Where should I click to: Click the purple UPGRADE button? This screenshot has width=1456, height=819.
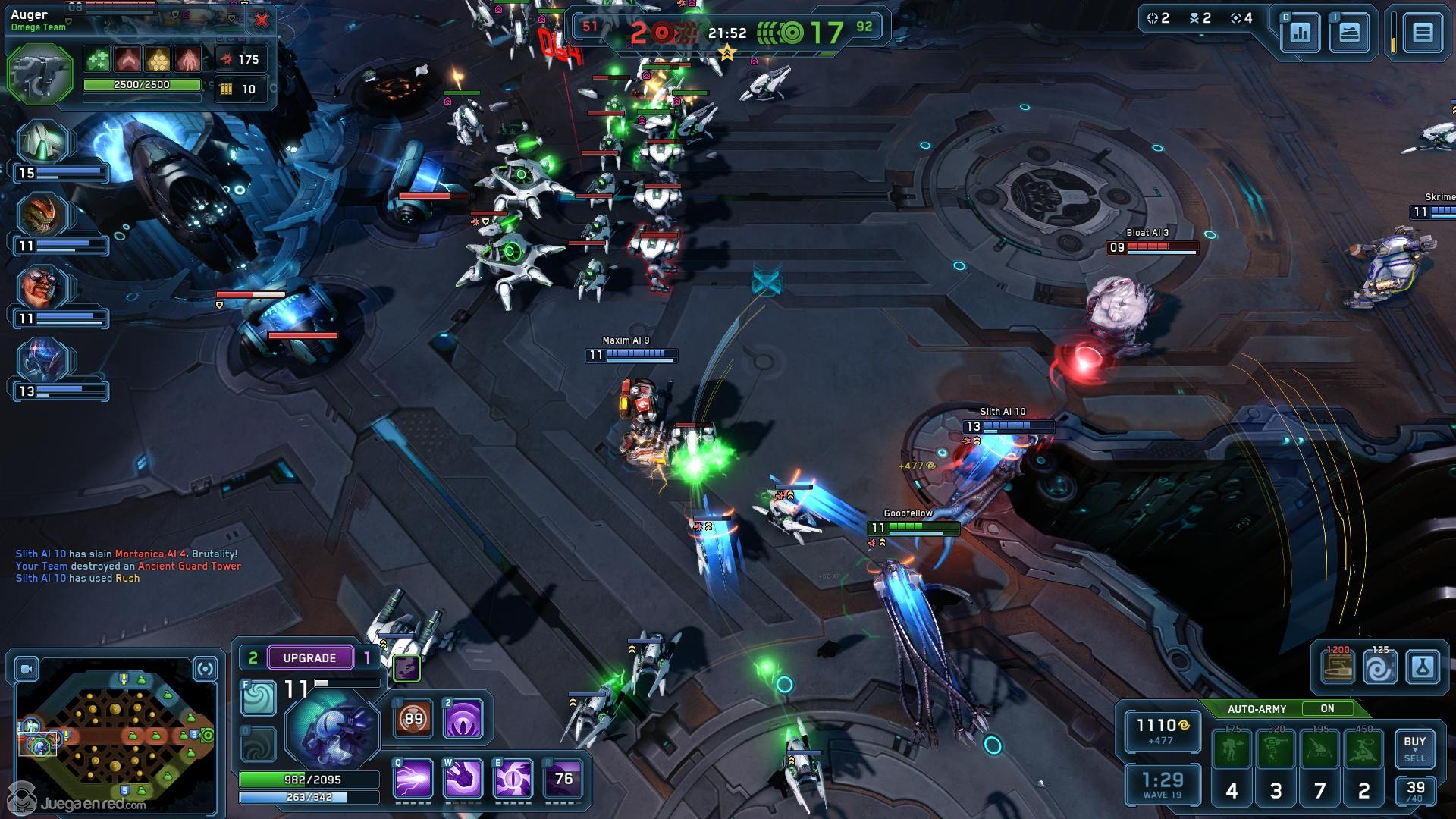309,657
